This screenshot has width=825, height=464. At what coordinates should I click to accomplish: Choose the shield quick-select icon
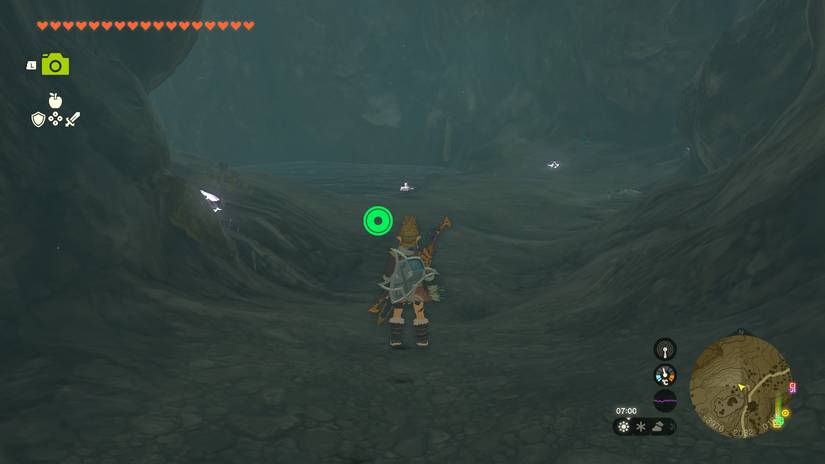point(38,119)
